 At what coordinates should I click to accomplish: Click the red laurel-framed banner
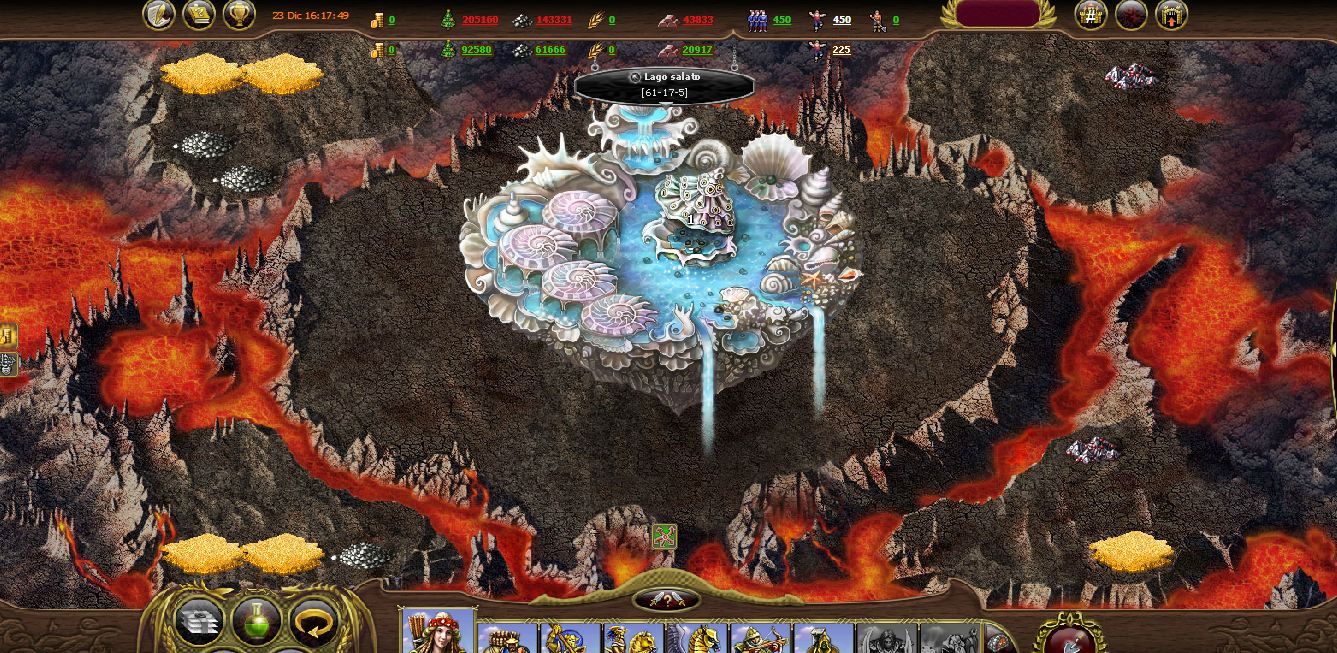pos(997,14)
